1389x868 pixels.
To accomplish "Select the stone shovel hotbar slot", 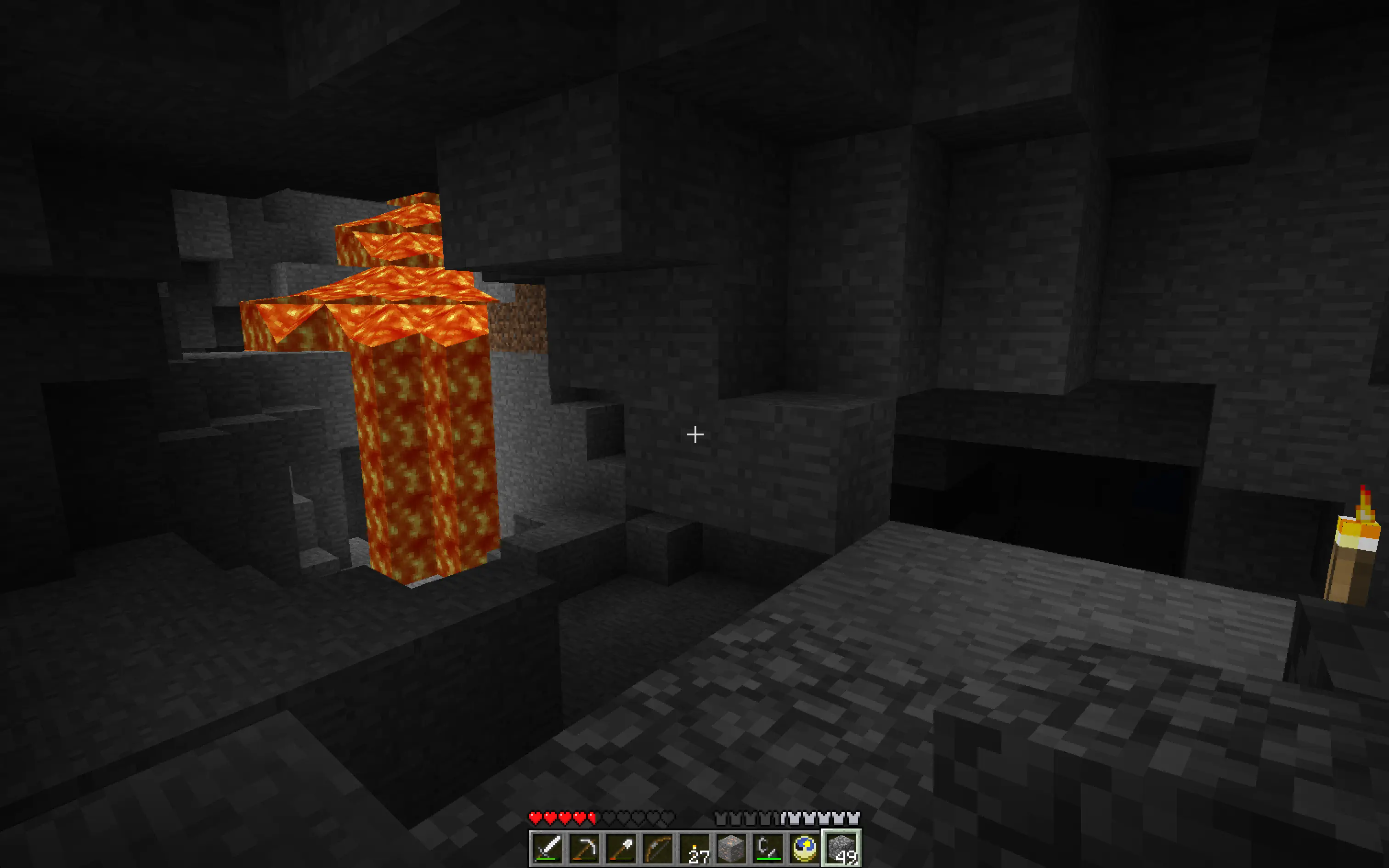I will pos(622,850).
